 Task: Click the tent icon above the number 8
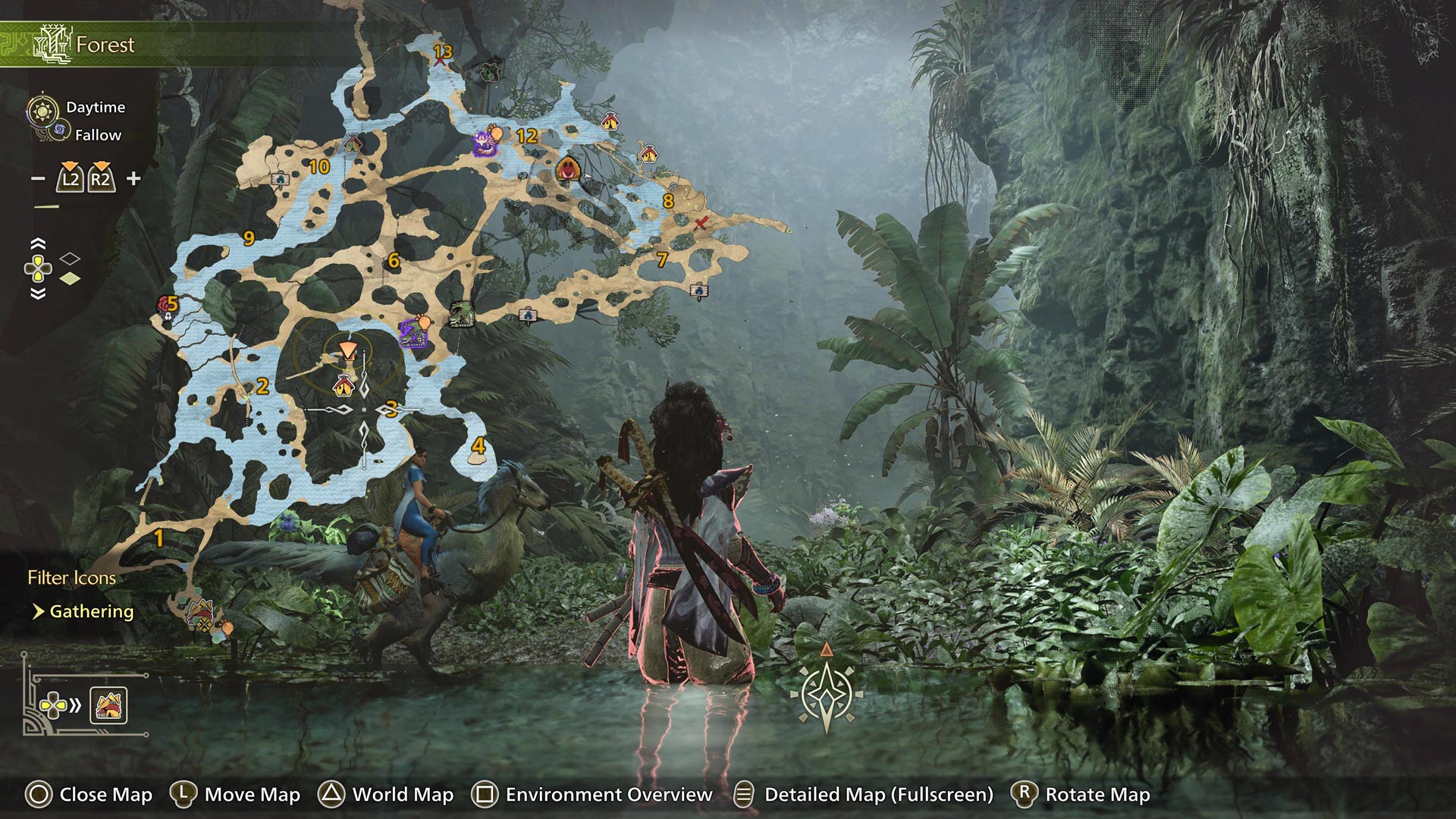(650, 153)
